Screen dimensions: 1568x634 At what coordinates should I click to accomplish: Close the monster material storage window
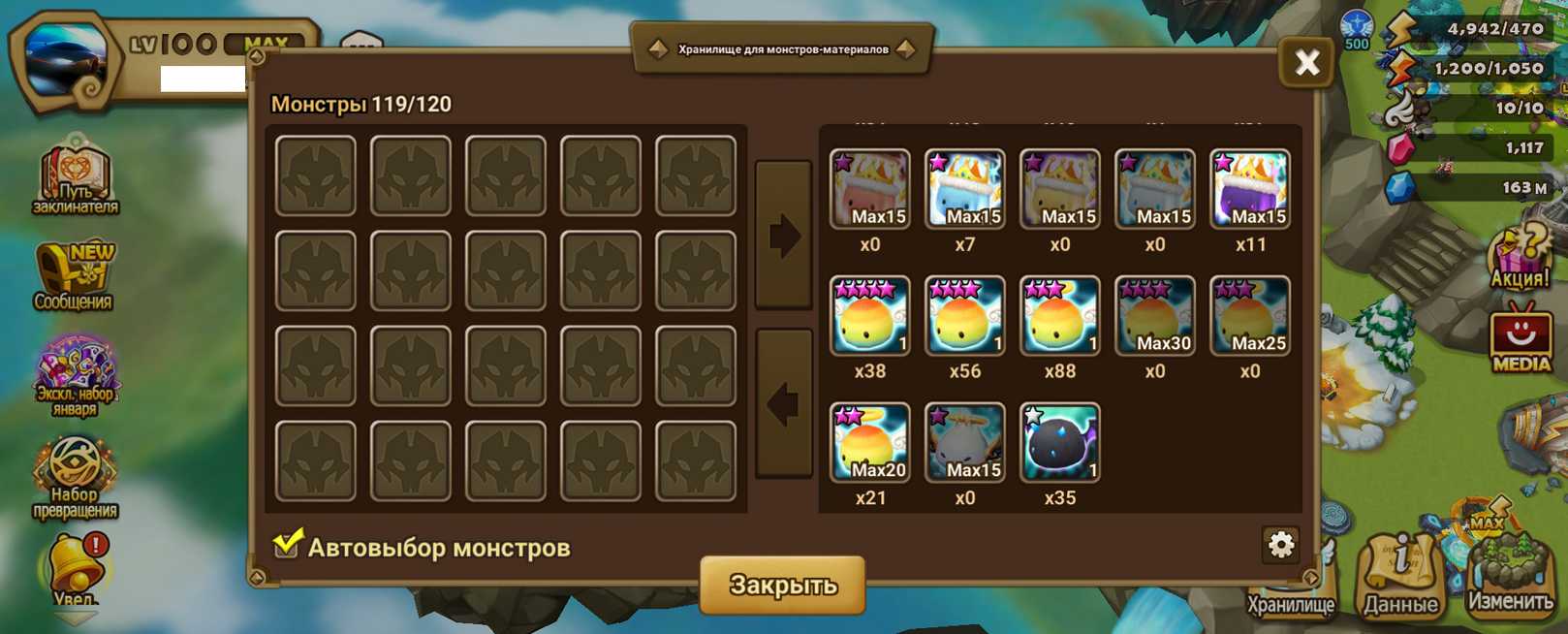[1306, 63]
